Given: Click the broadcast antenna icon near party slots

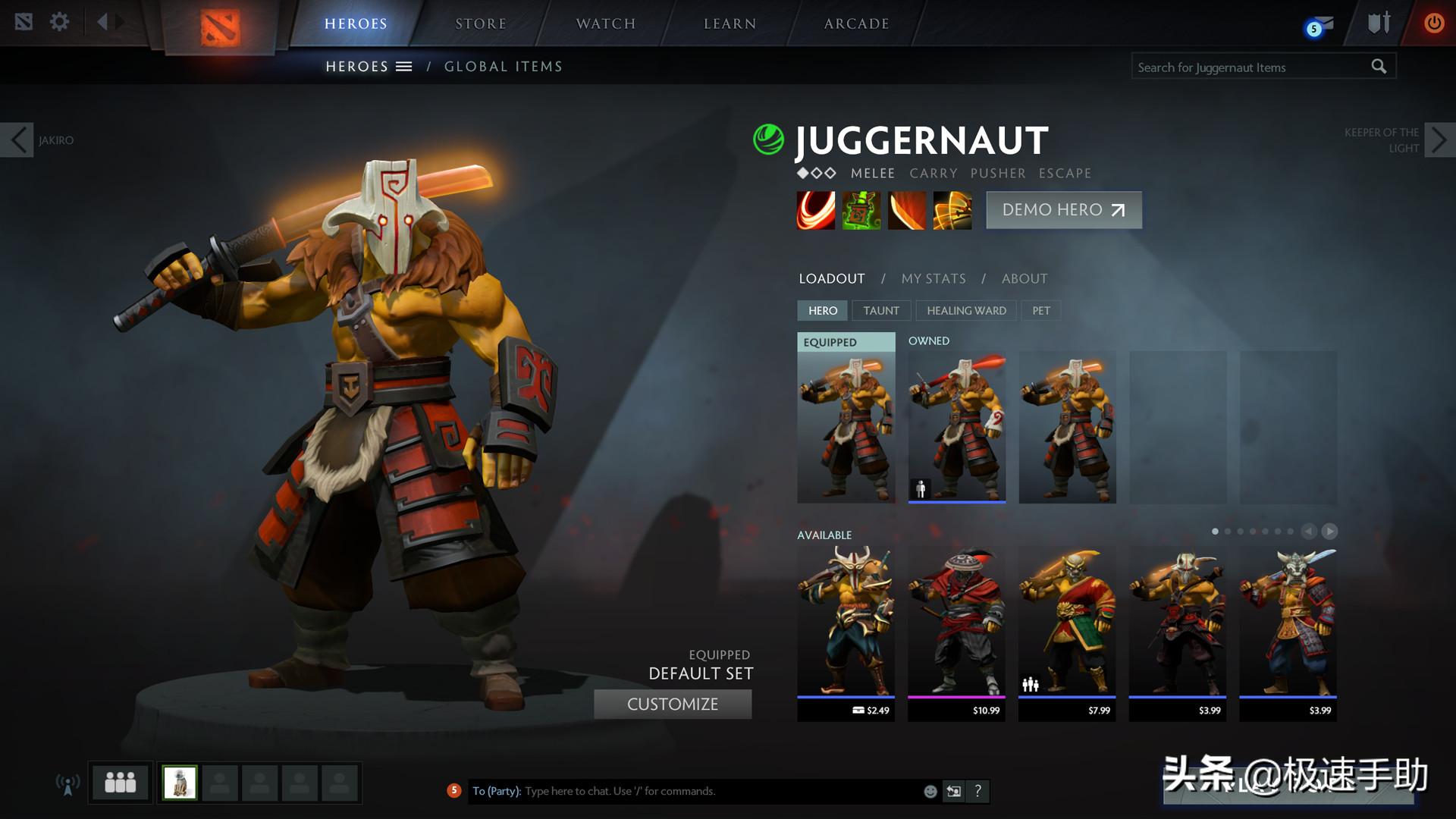Looking at the screenshot, I should (68, 783).
